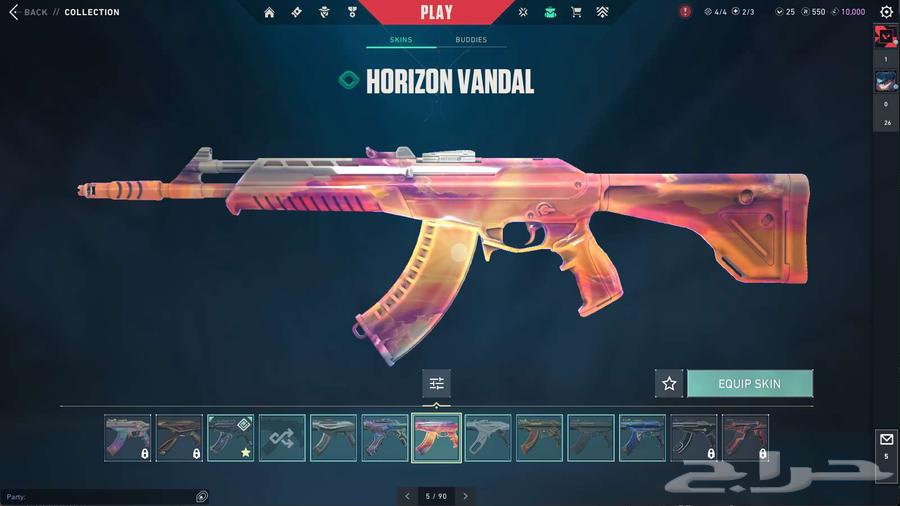The image size is (900, 506).
Task: Open the mail envelope inbox
Action: pos(886,440)
